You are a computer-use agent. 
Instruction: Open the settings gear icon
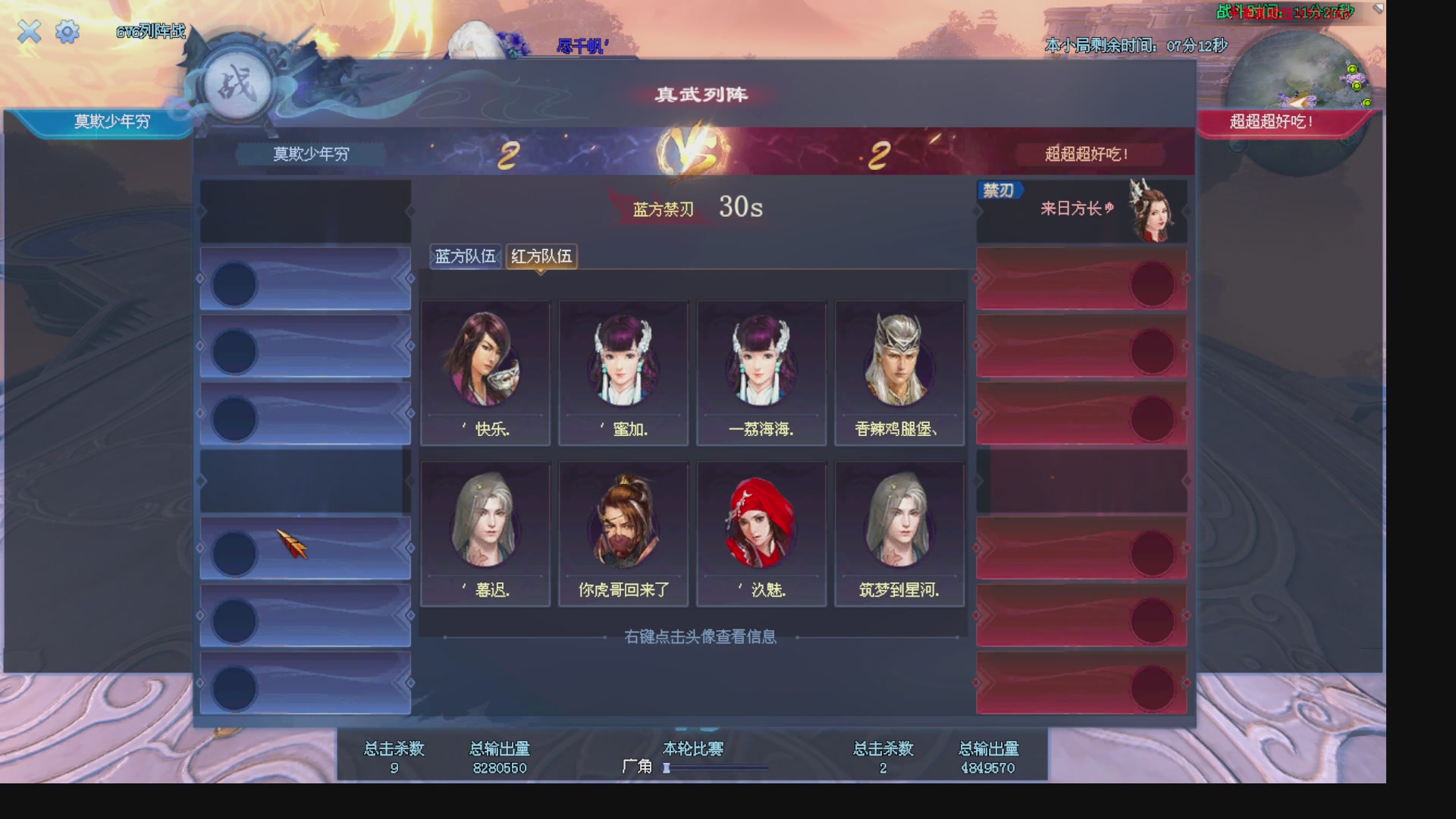[67, 32]
